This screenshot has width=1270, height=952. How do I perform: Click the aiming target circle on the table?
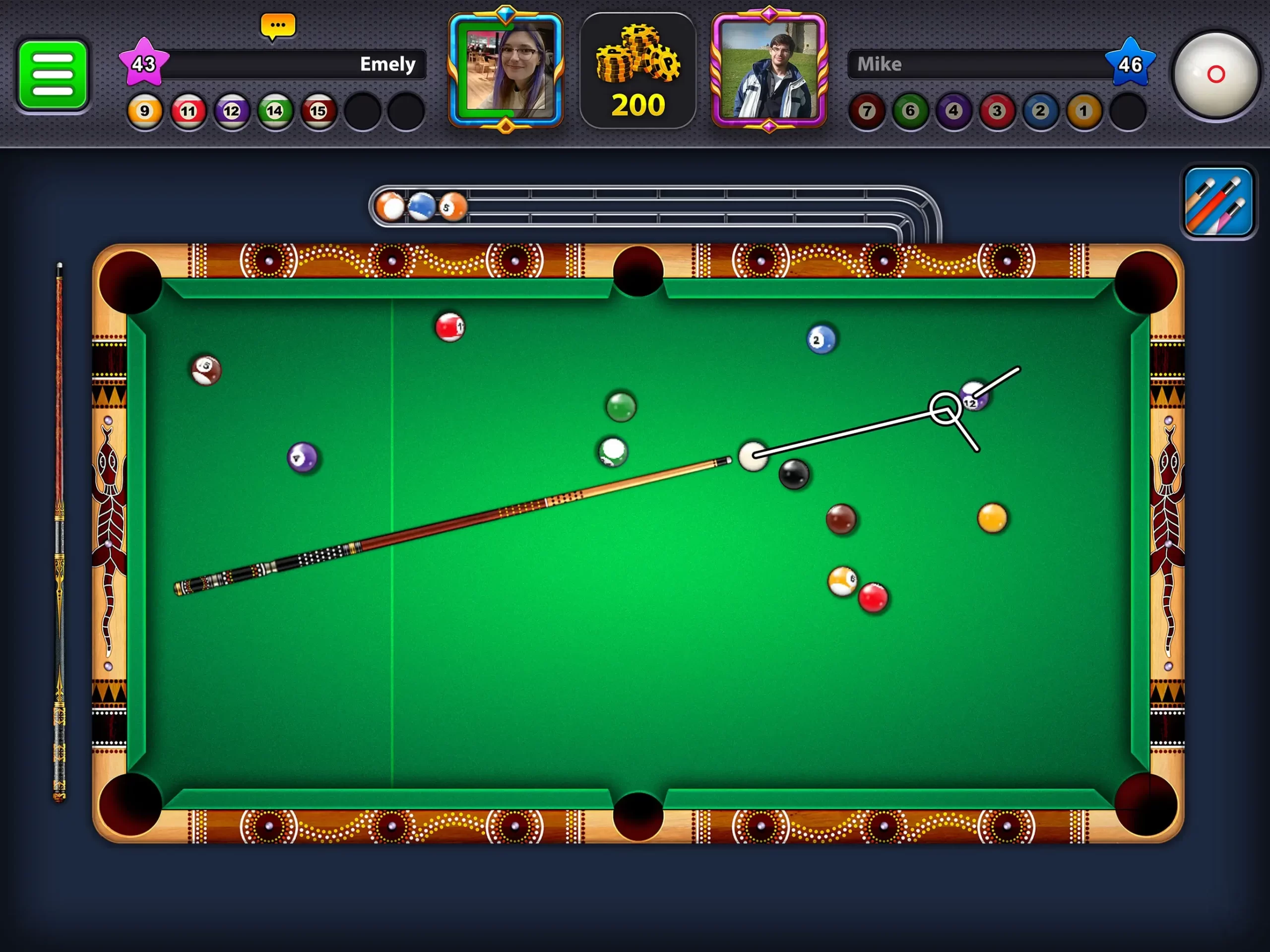[945, 409]
